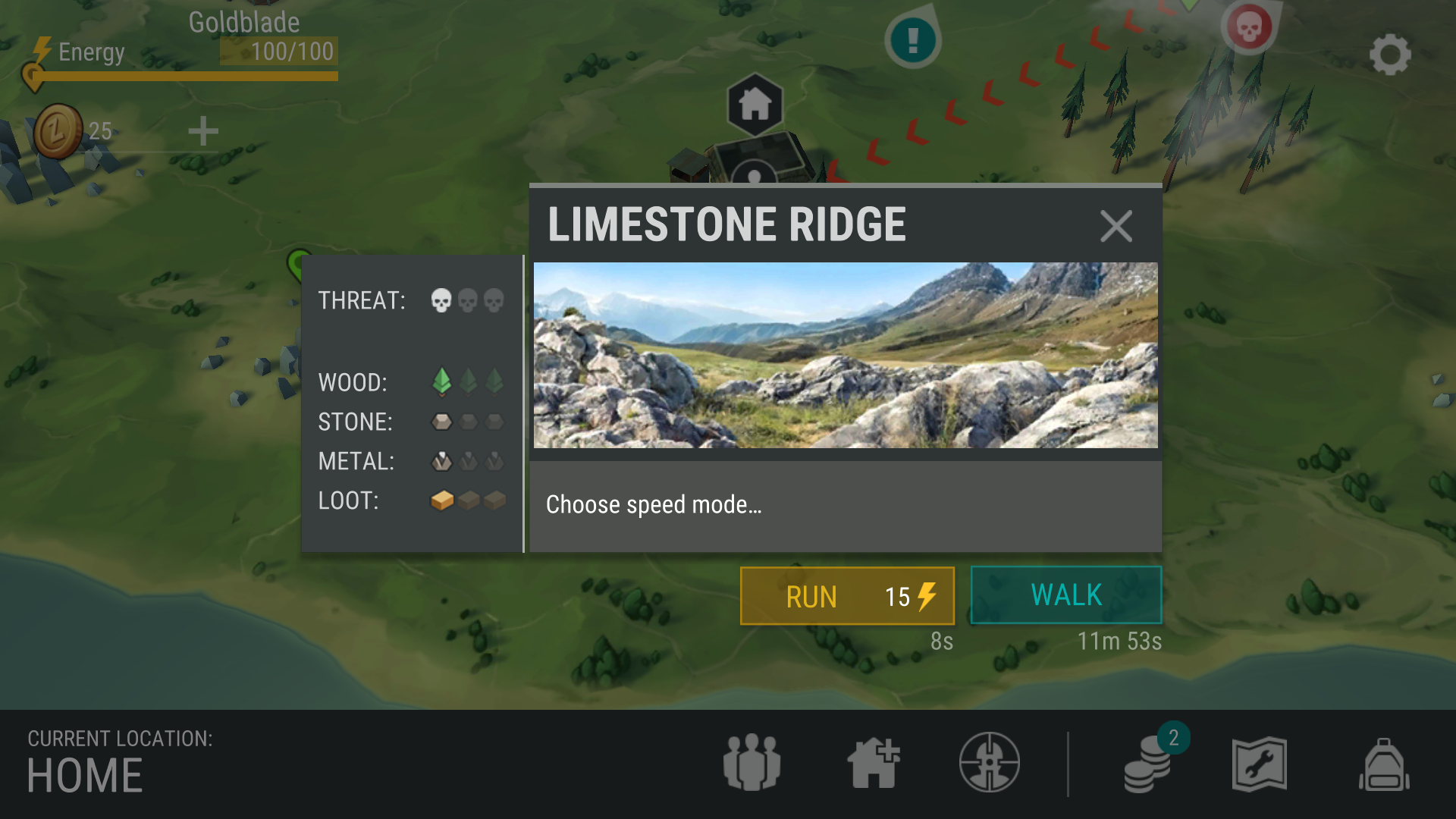This screenshot has width=1456, height=819.
Task: Select the red skull map marker
Action: click(x=1249, y=28)
